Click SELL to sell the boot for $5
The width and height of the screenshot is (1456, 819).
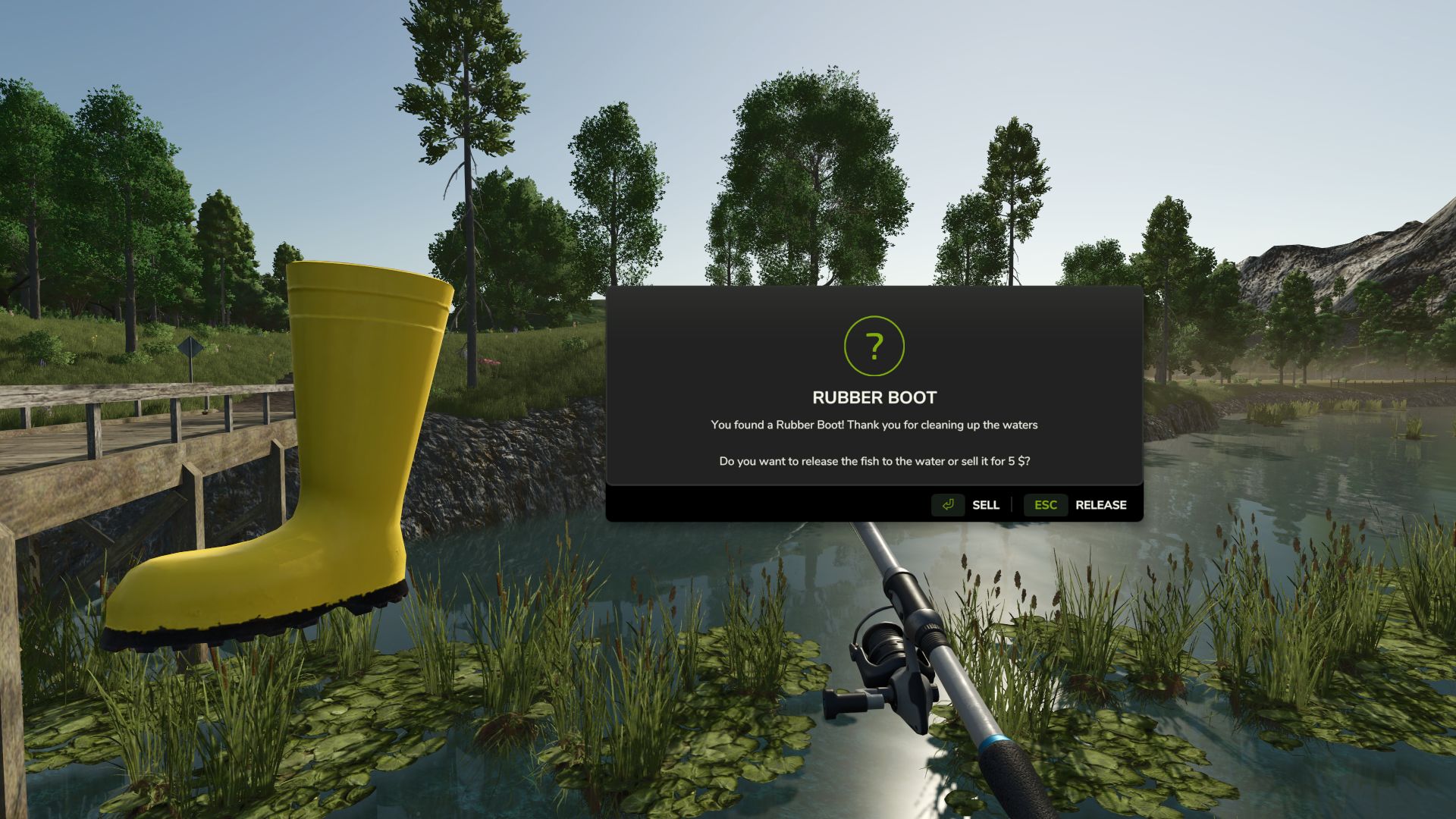[x=985, y=505]
